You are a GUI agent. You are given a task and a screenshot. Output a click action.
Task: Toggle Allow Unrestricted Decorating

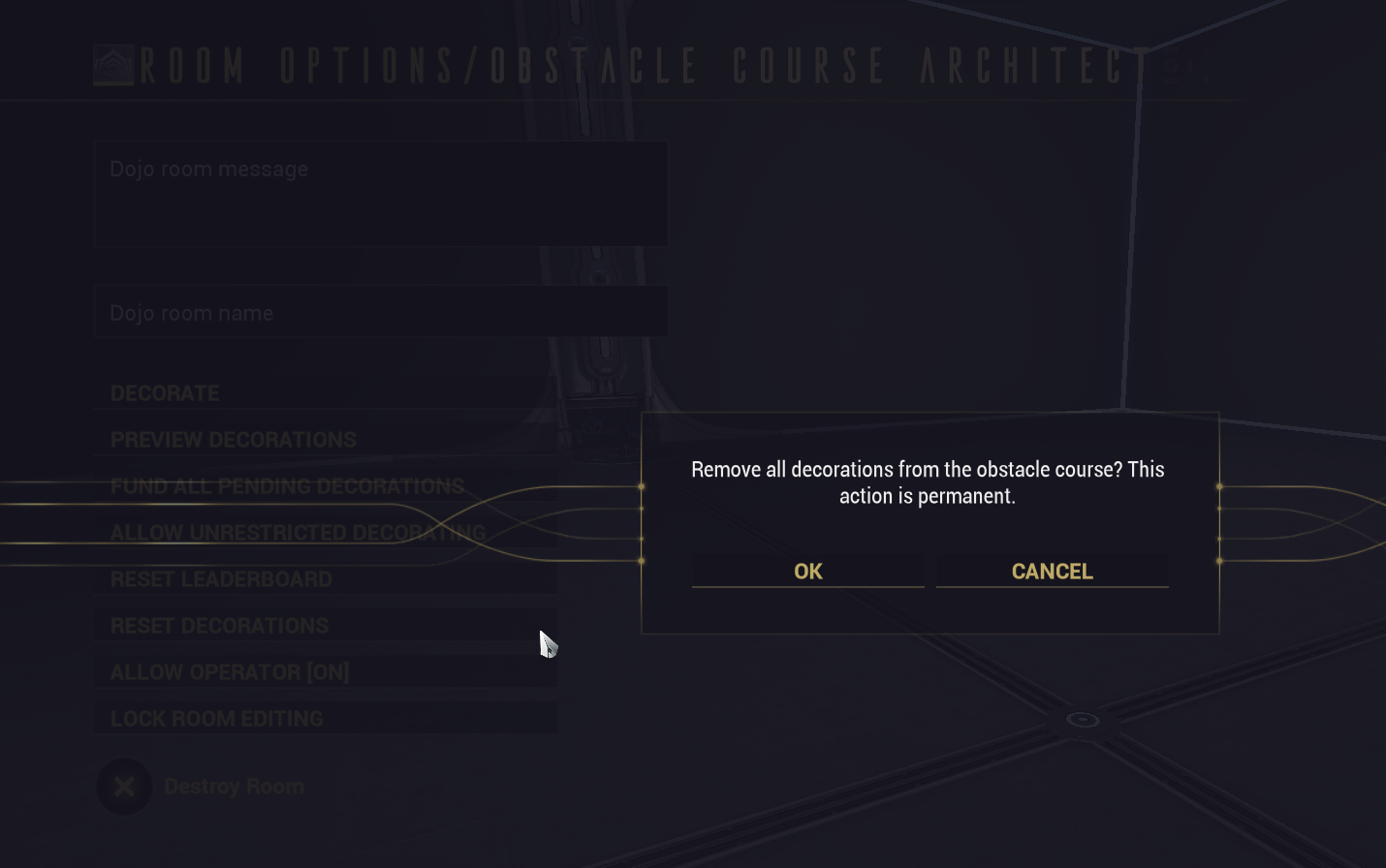point(326,533)
